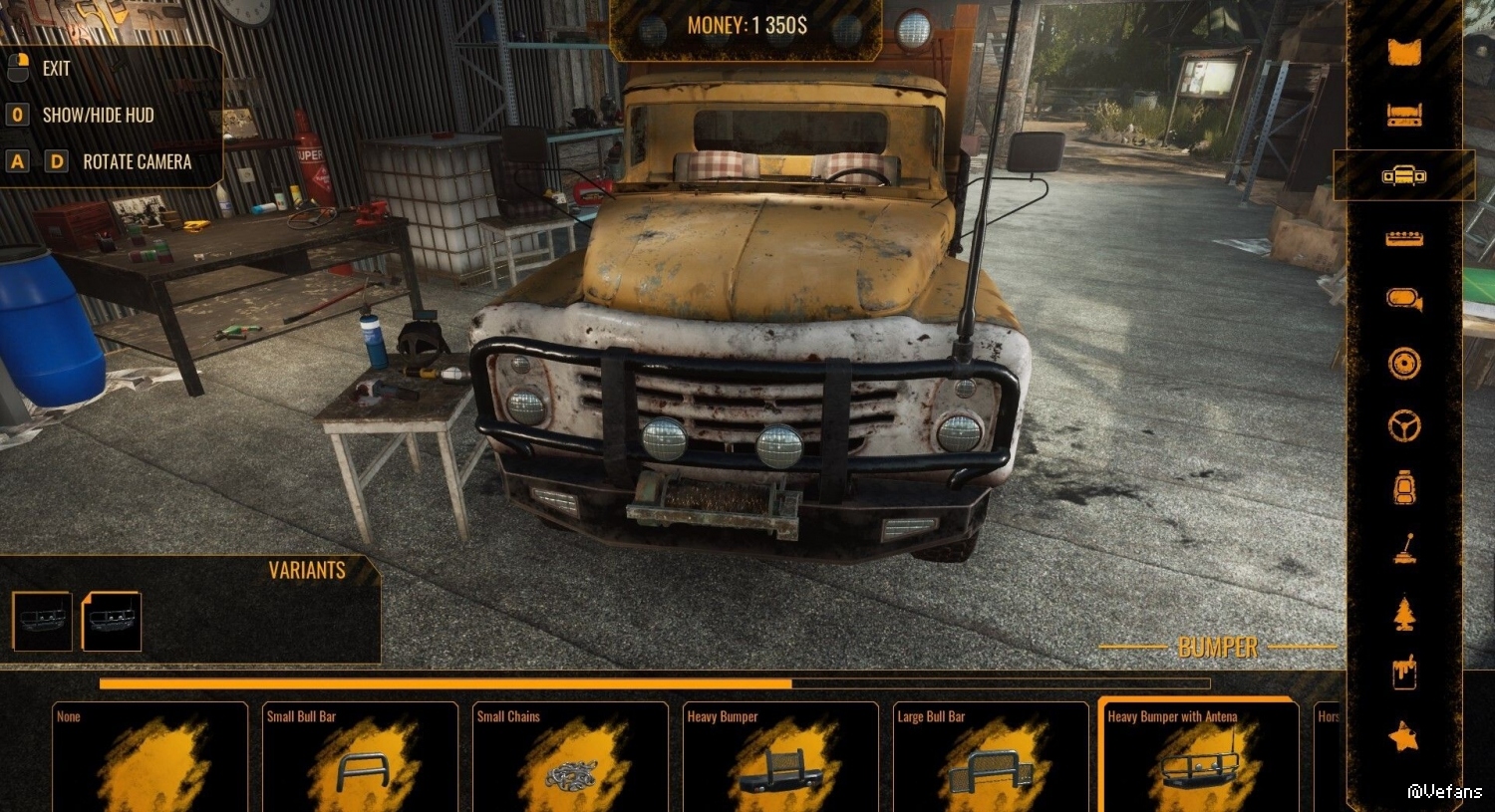
Task: Switch to the wheel category
Action: click(x=1404, y=364)
